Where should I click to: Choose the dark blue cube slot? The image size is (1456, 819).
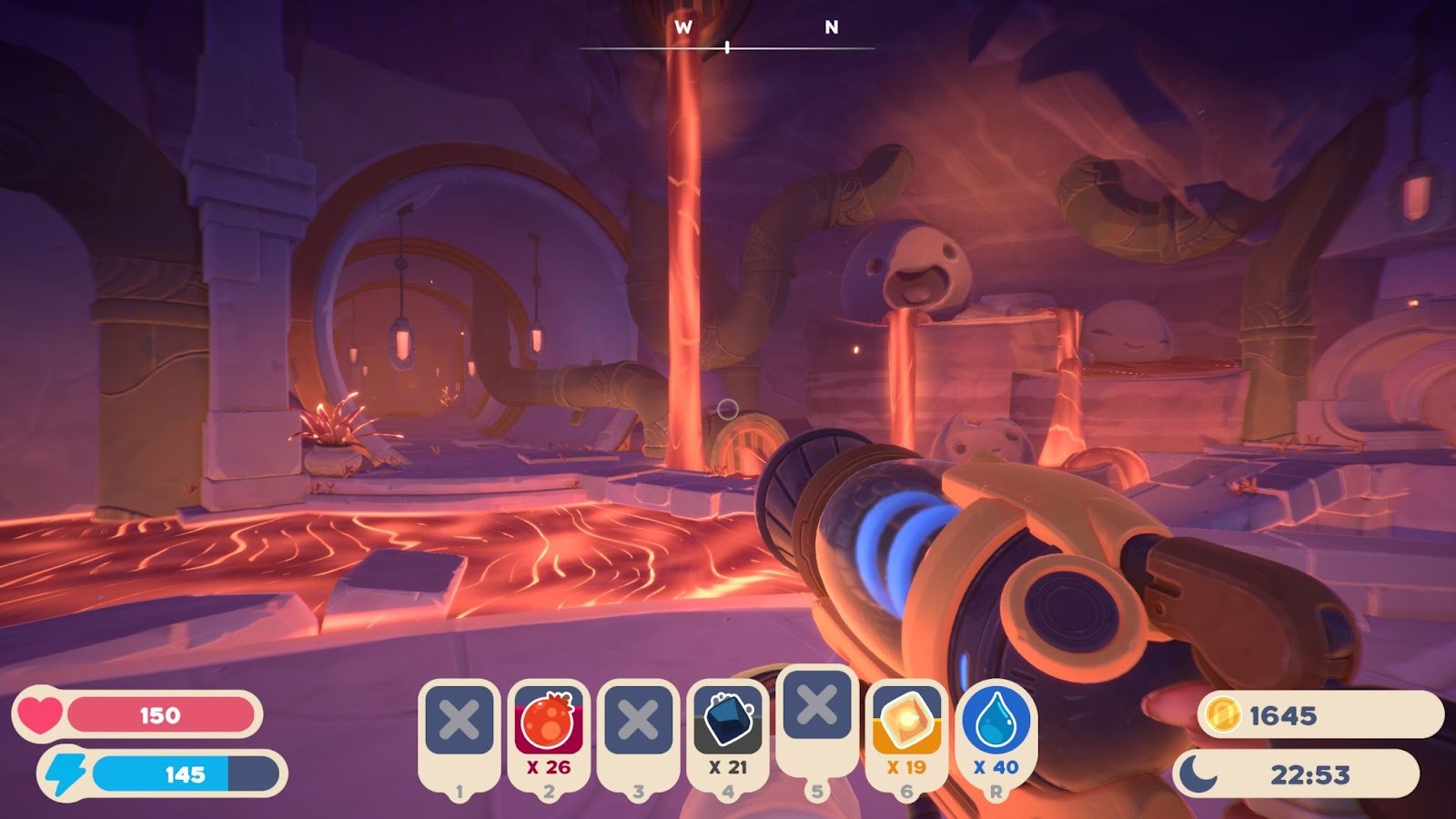[727, 723]
